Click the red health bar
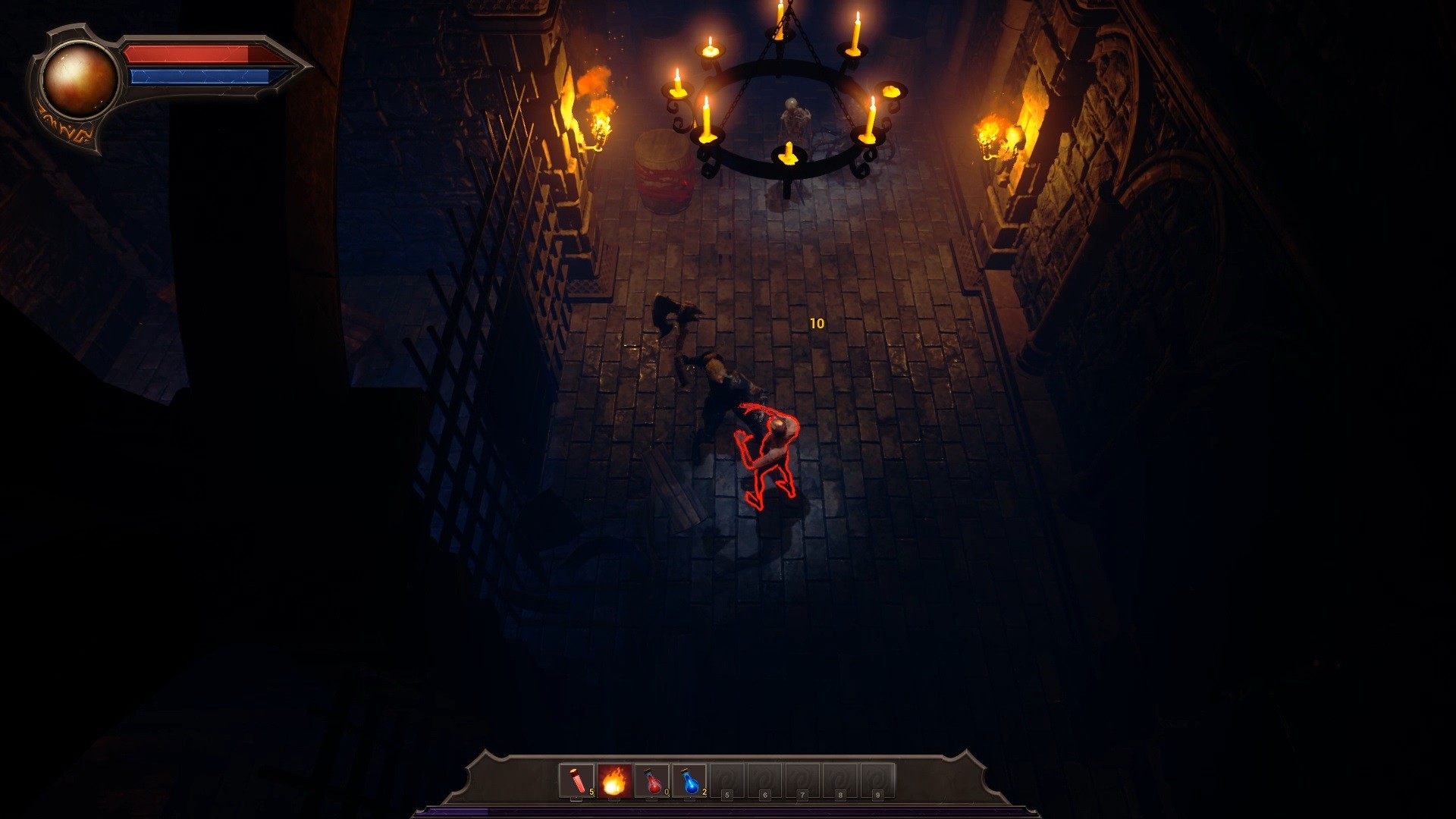The image size is (1456, 819). 190,55
